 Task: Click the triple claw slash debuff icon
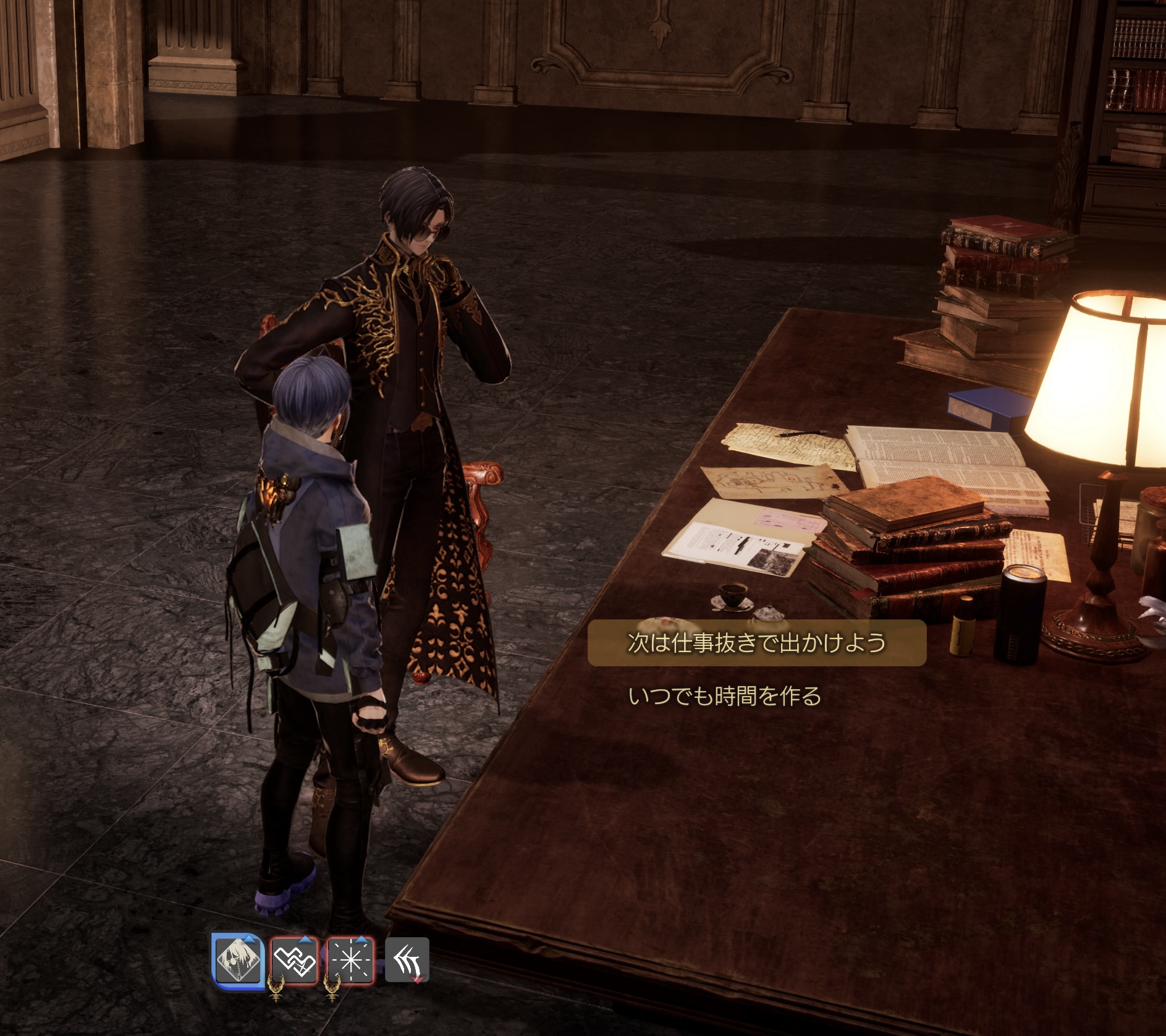coord(407,960)
